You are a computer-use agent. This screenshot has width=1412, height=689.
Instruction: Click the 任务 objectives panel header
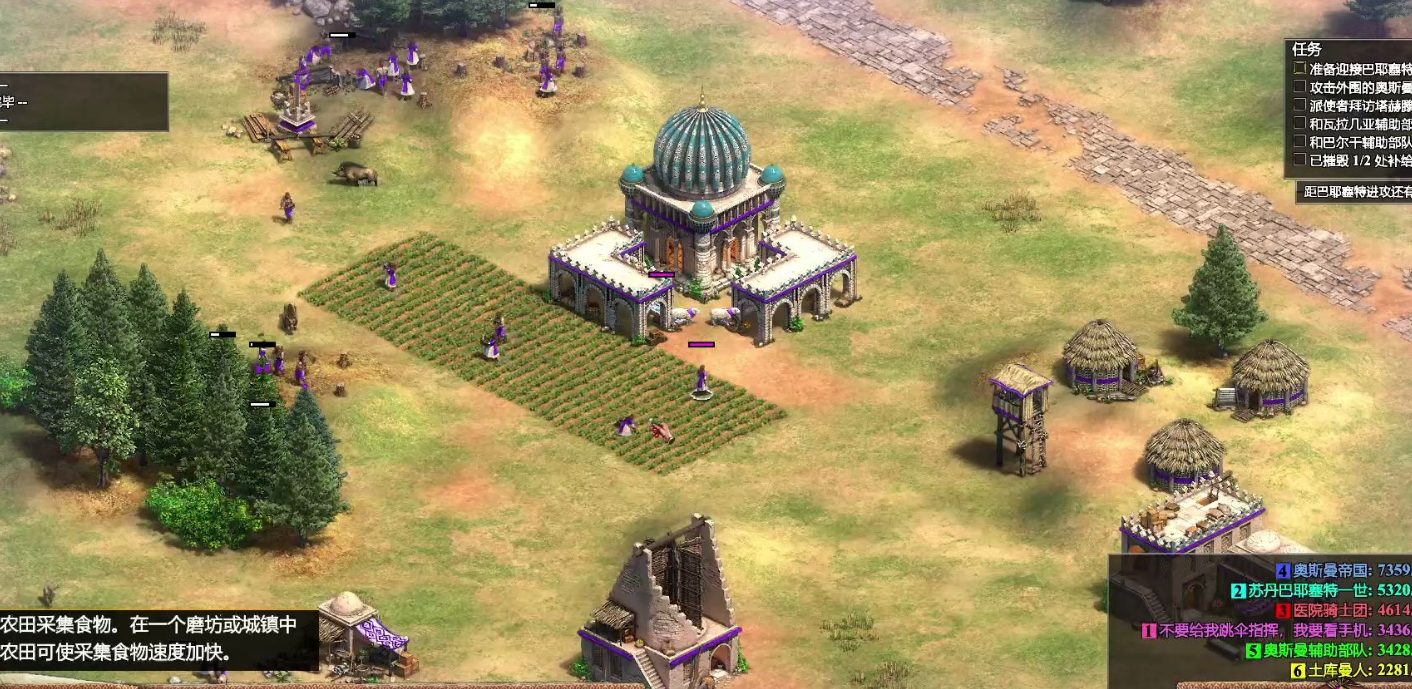coord(1307,49)
